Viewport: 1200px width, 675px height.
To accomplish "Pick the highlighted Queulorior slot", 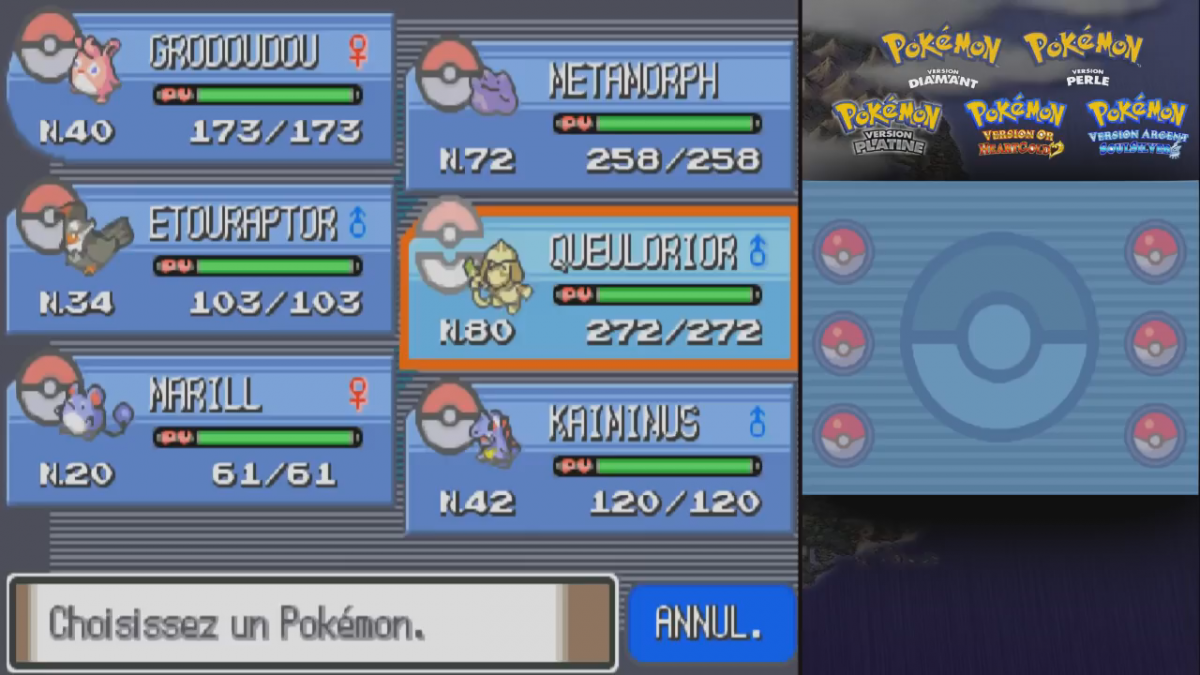I will point(598,288).
